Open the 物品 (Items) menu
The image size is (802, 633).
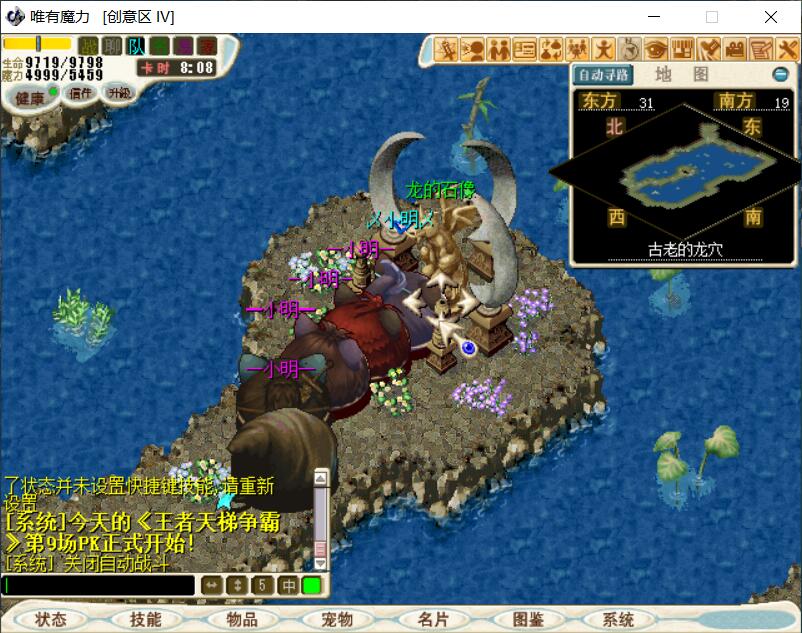click(x=241, y=620)
